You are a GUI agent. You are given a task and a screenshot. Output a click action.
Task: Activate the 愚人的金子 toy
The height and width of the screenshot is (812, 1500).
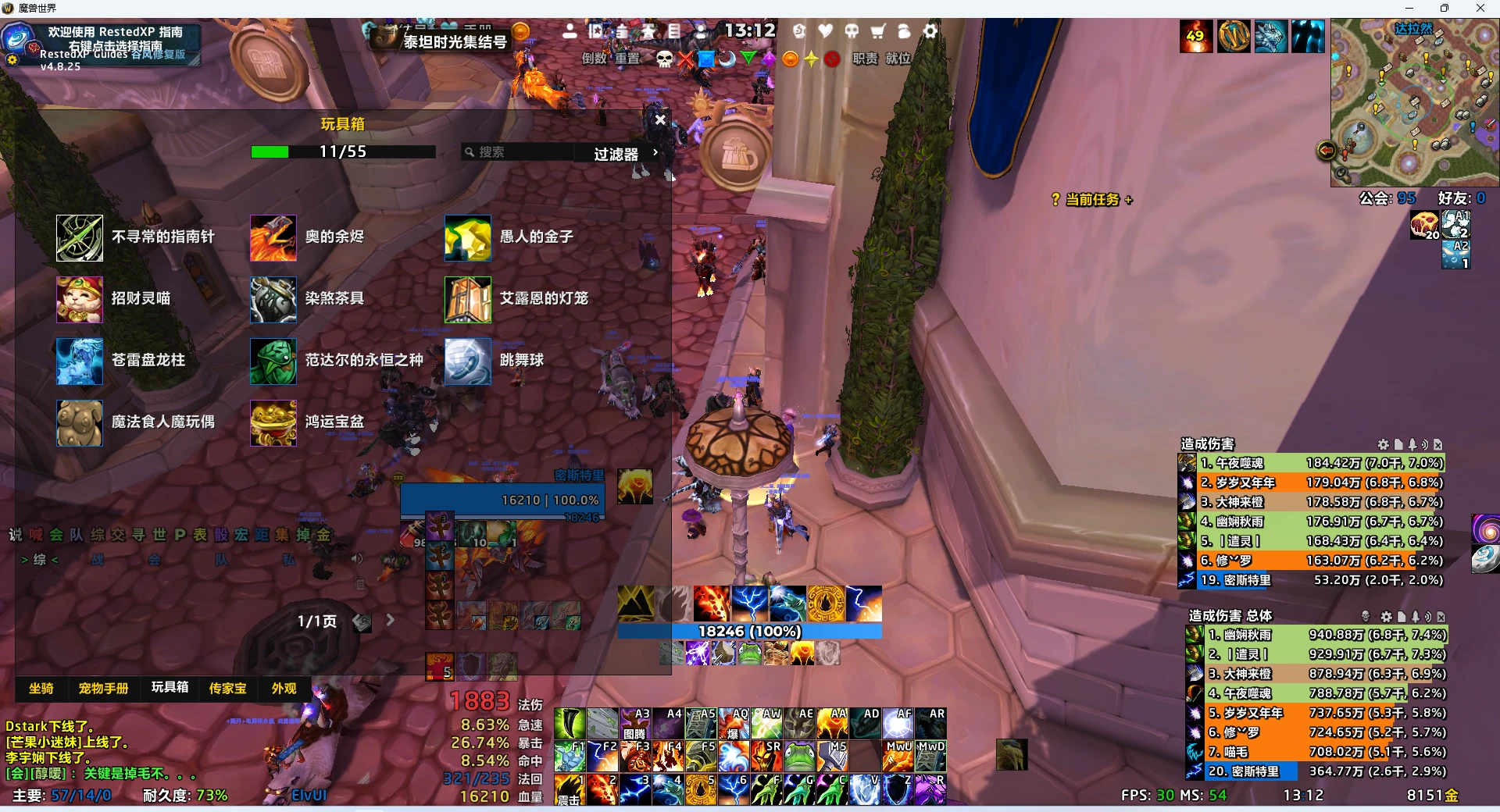tap(468, 238)
